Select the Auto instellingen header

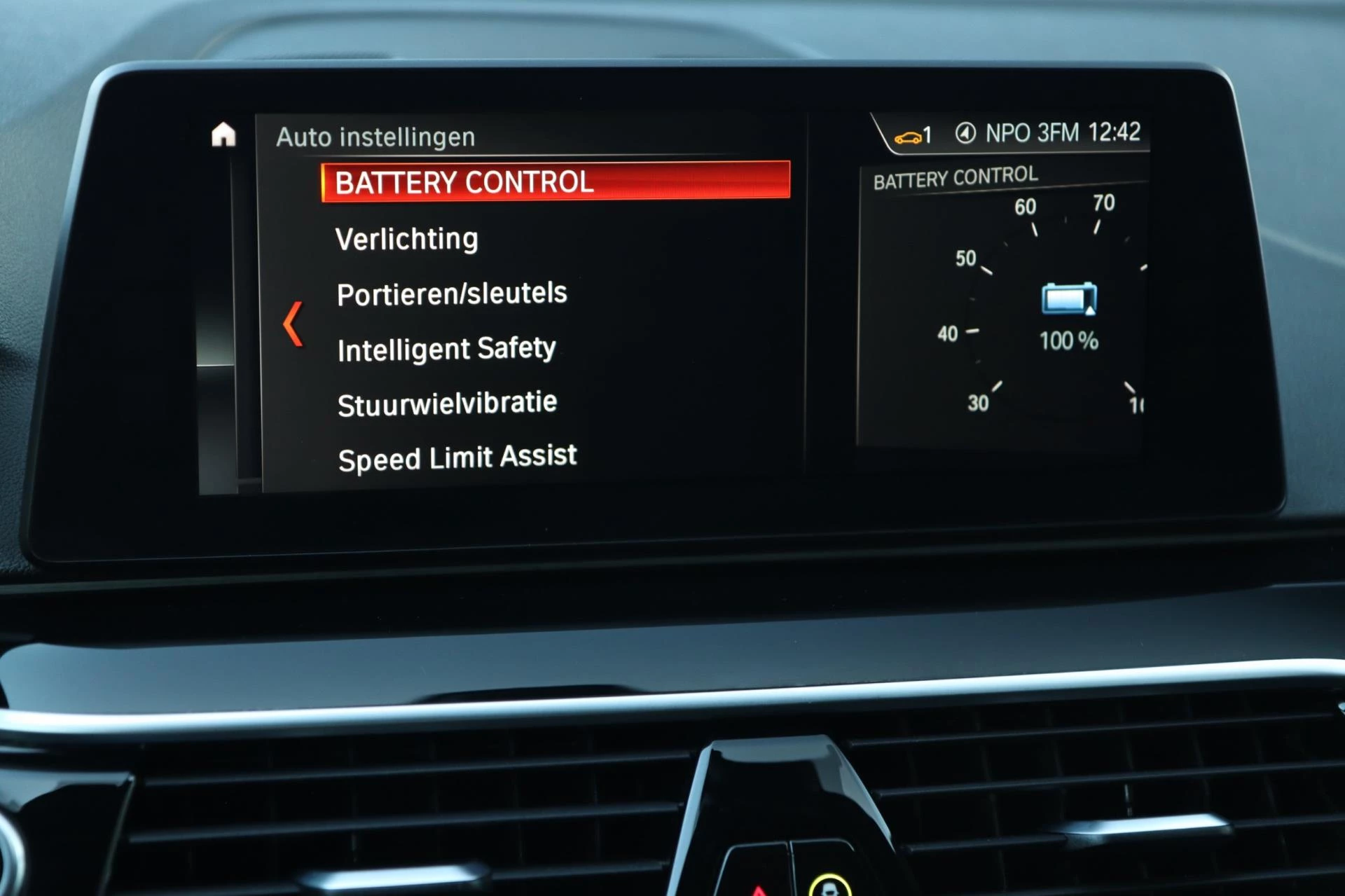click(x=375, y=137)
